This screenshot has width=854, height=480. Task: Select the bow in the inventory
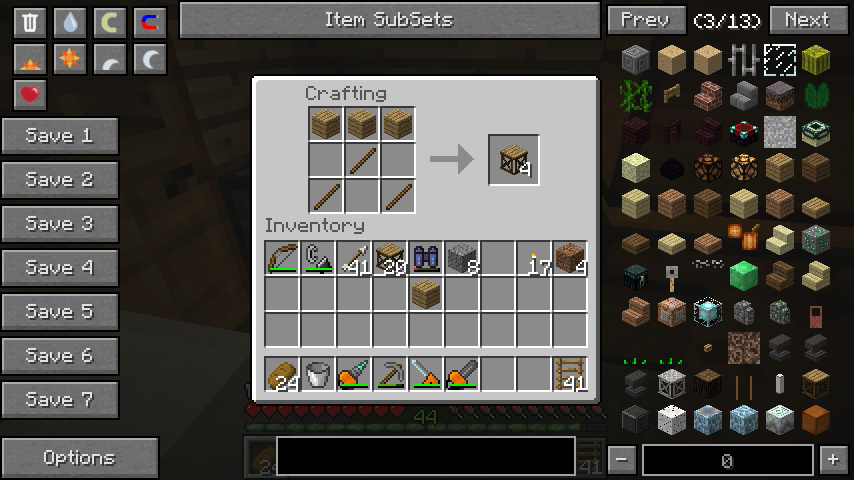click(282, 259)
